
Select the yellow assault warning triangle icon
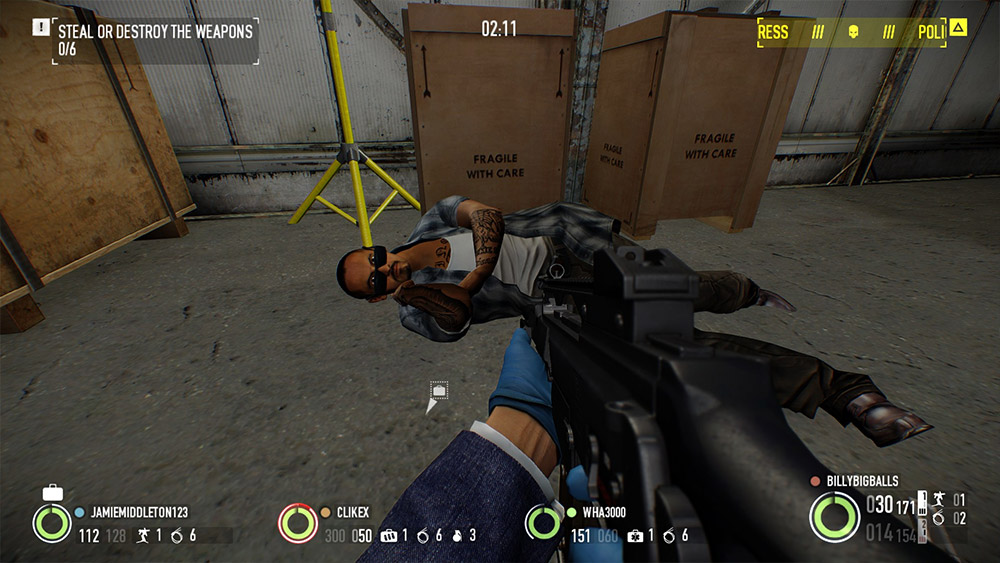coord(958,28)
